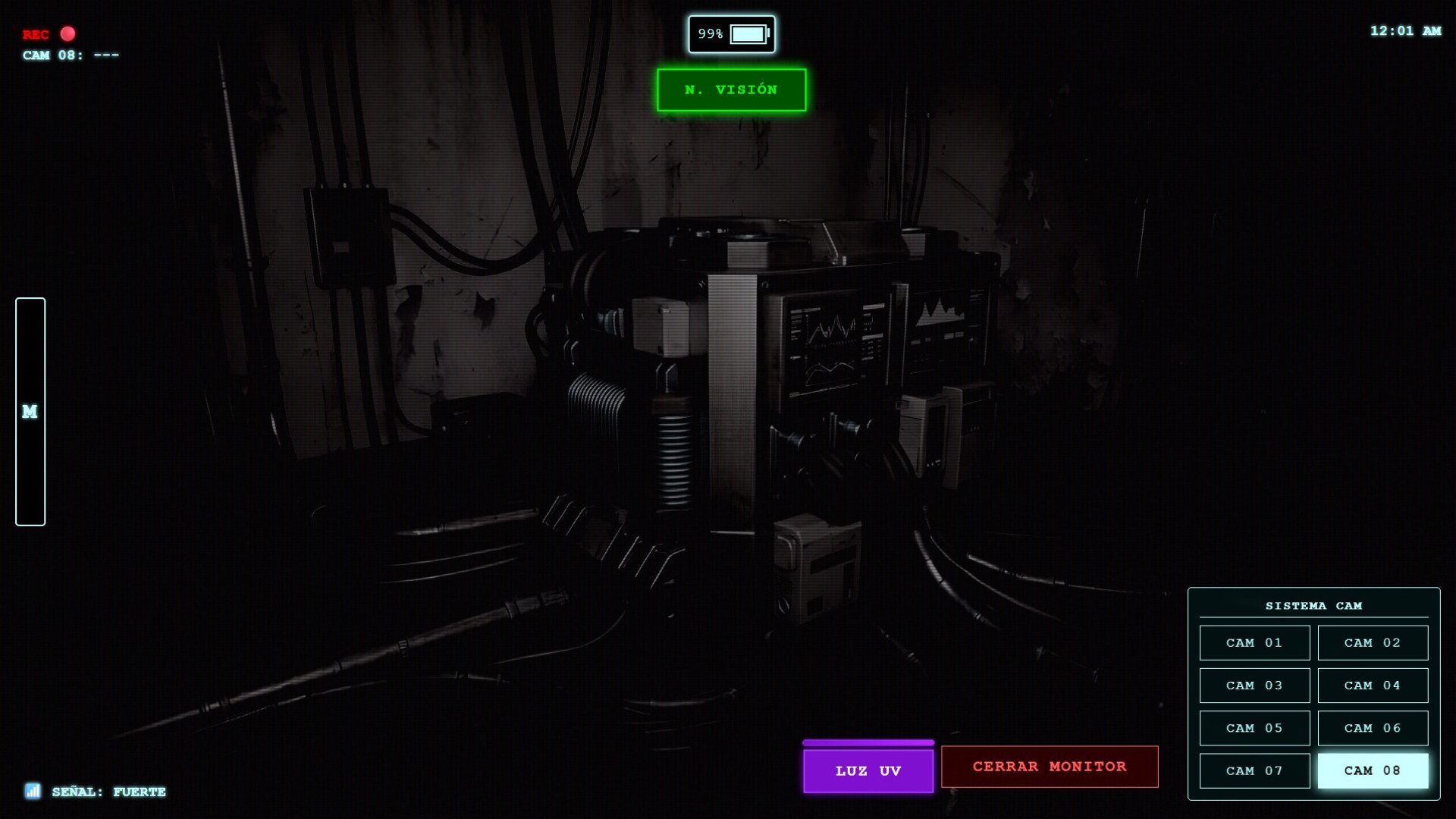The image size is (1456, 819).
Task: Show the CAM 06 feed
Action: pos(1373,728)
